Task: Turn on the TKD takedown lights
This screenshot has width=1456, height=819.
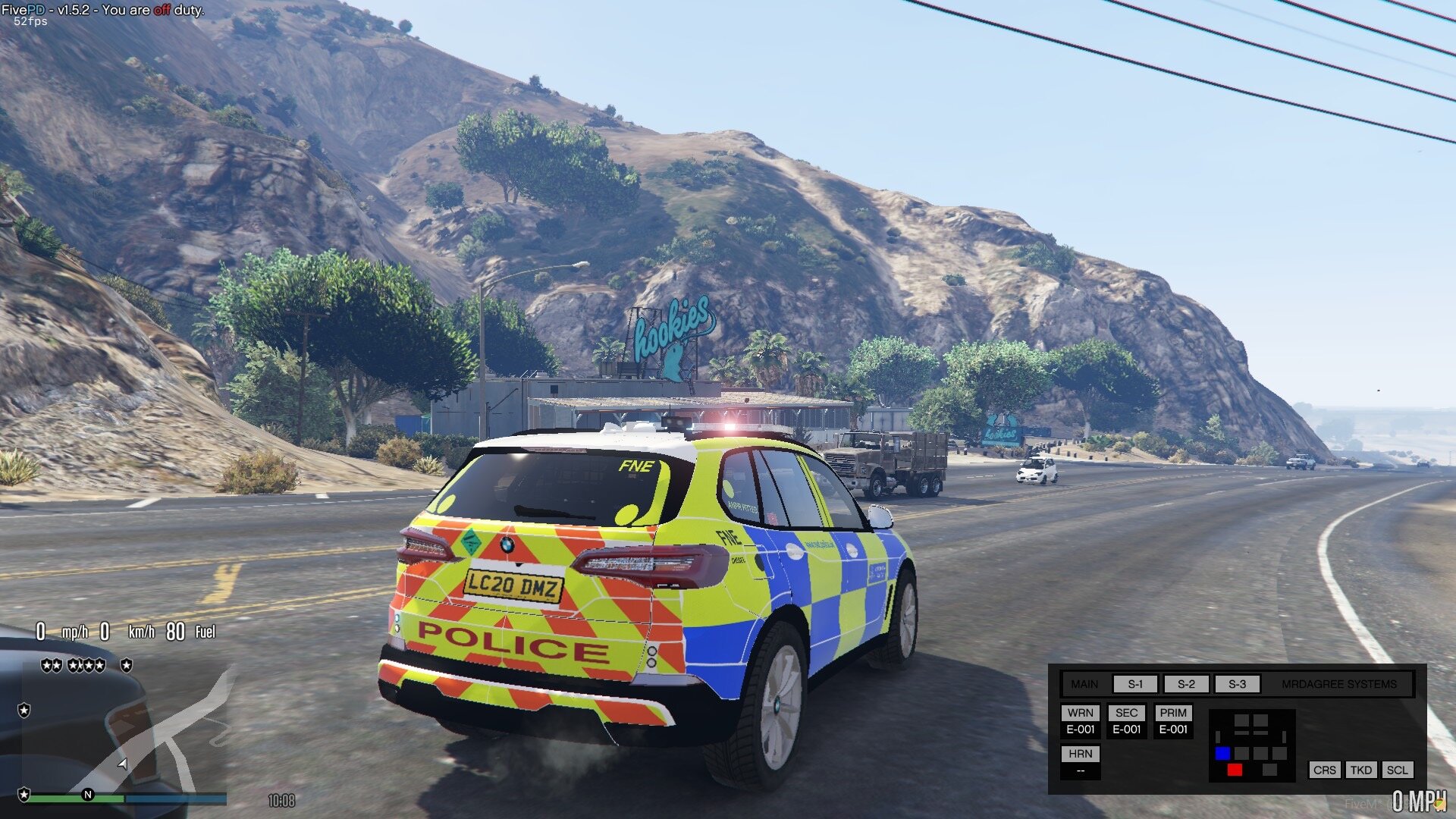Action: [1361, 770]
